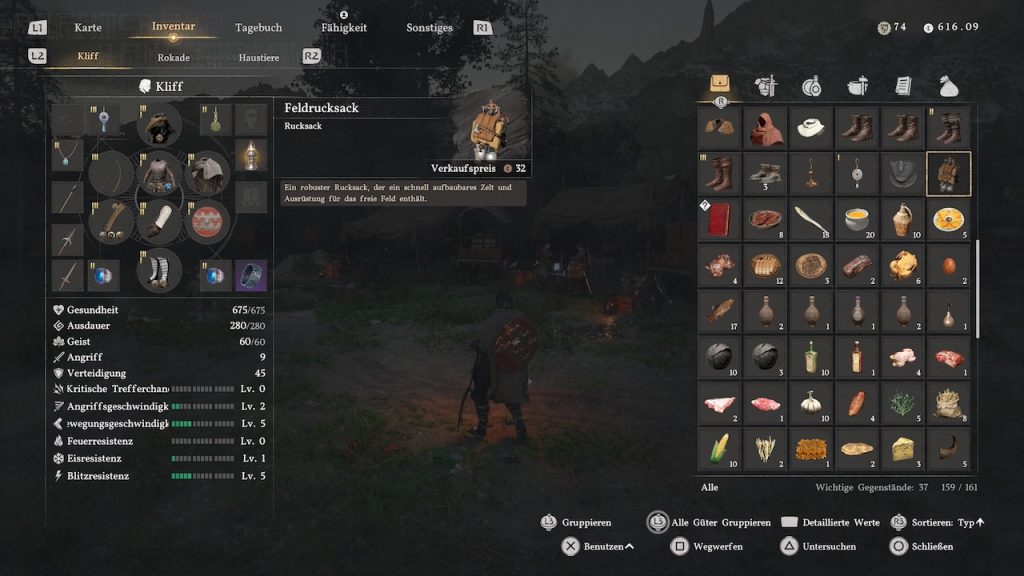The height and width of the screenshot is (576, 1024).
Task: Open the Fähigkeit tab
Action: [343, 28]
